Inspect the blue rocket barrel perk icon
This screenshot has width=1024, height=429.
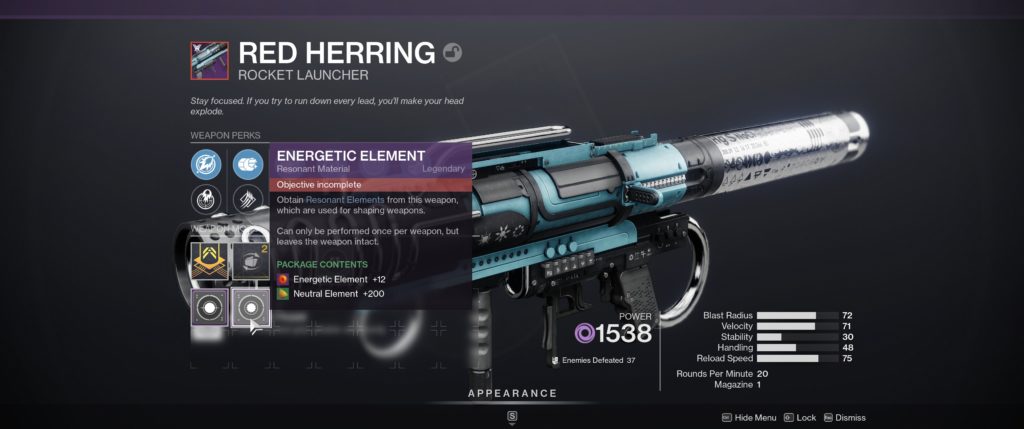pyautogui.click(x=247, y=163)
